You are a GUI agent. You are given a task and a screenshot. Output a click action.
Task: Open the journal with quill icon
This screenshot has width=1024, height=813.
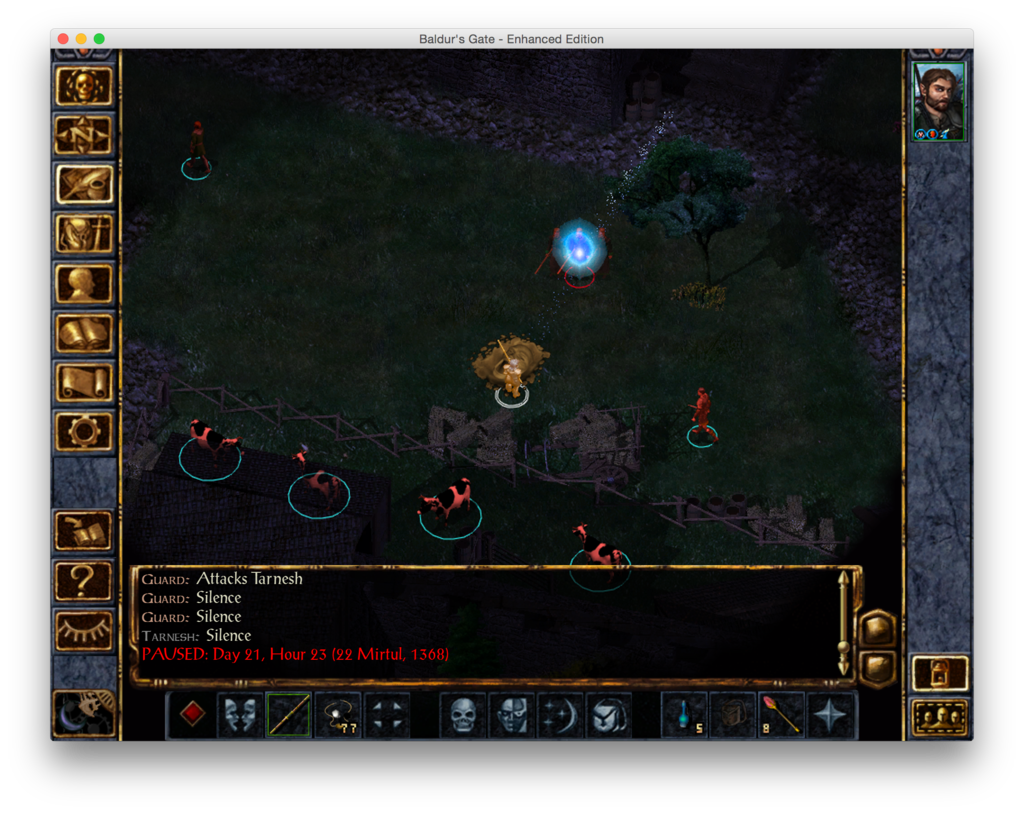pyautogui.click(x=84, y=184)
